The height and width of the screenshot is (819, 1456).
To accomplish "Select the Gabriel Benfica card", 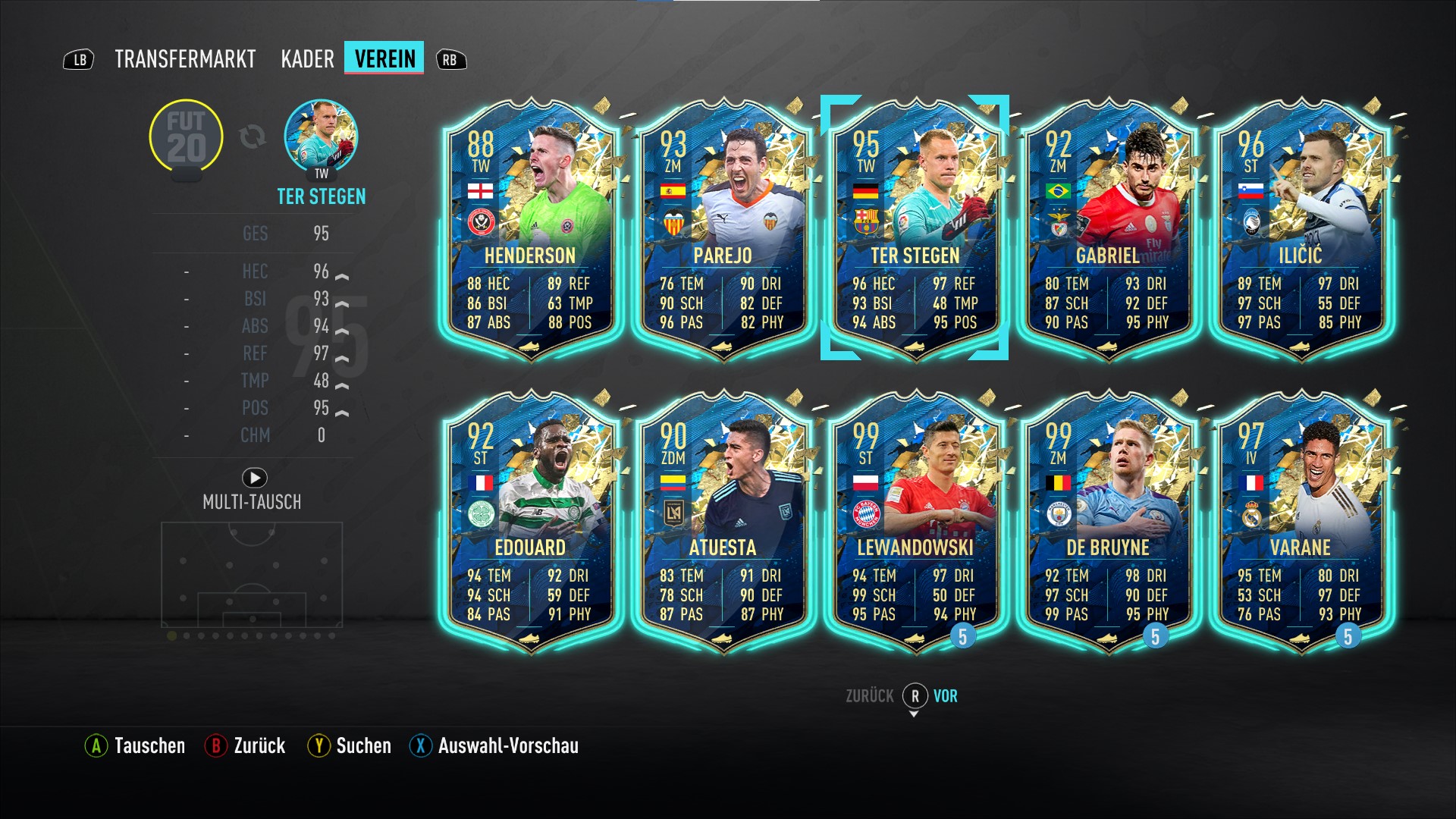I will (x=1107, y=227).
